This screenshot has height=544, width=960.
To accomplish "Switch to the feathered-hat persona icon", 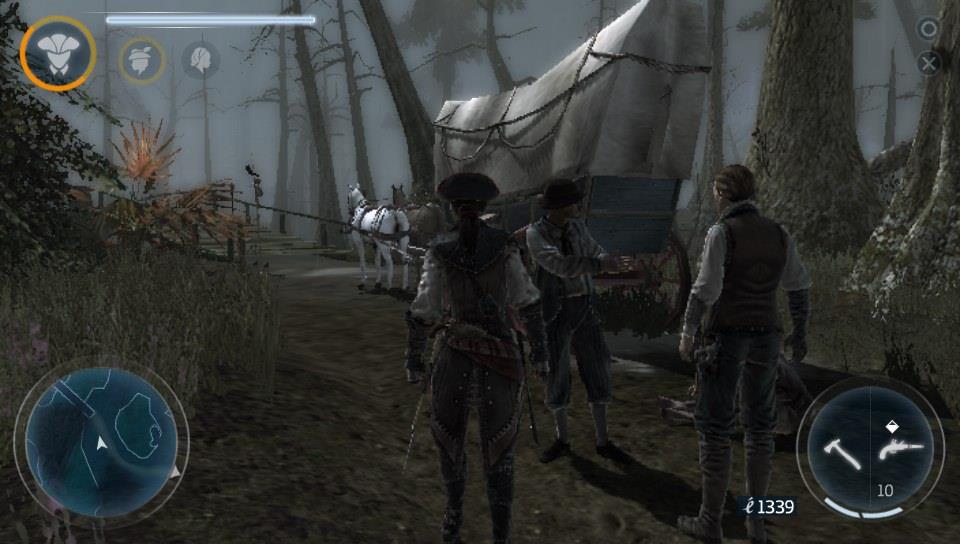I will pos(142,59).
